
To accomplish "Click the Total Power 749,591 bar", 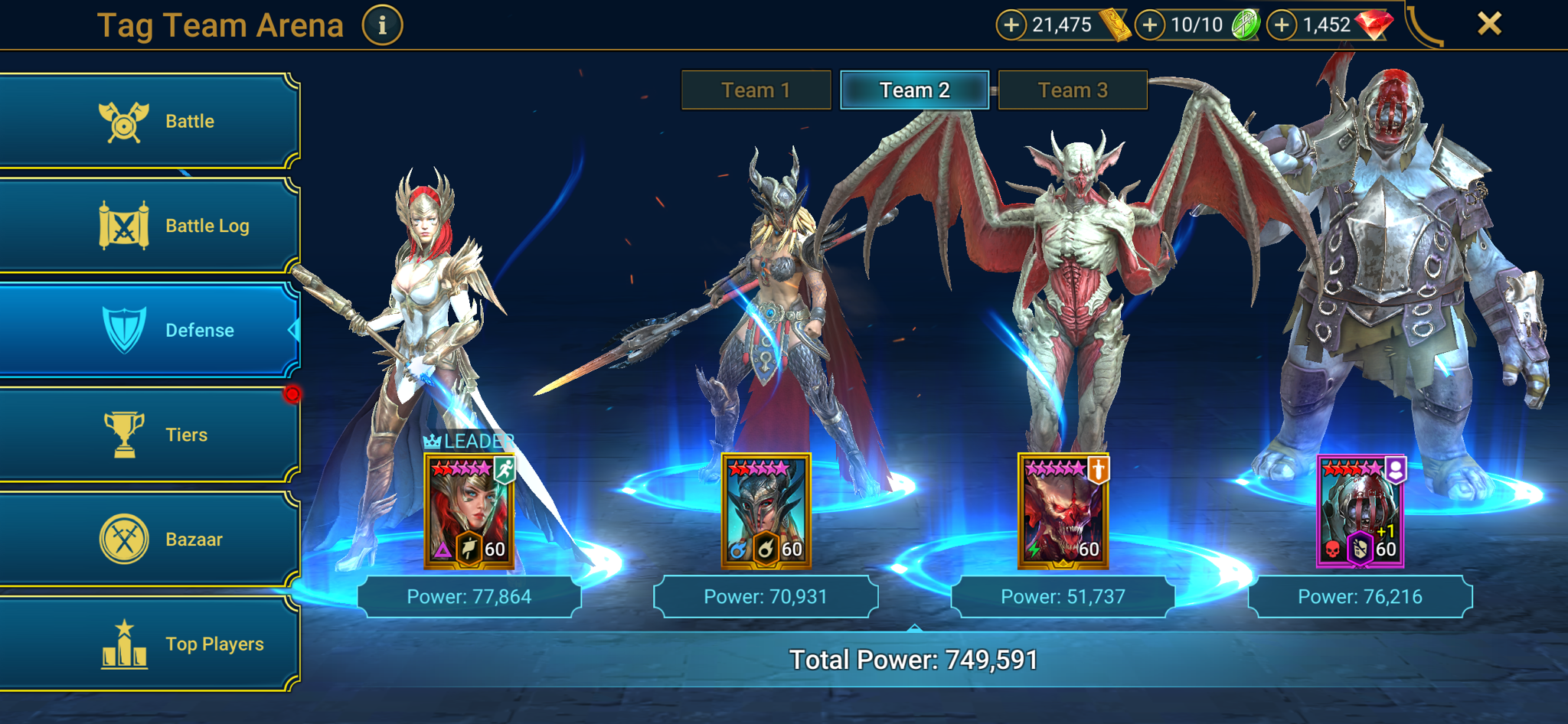I will coord(914,659).
